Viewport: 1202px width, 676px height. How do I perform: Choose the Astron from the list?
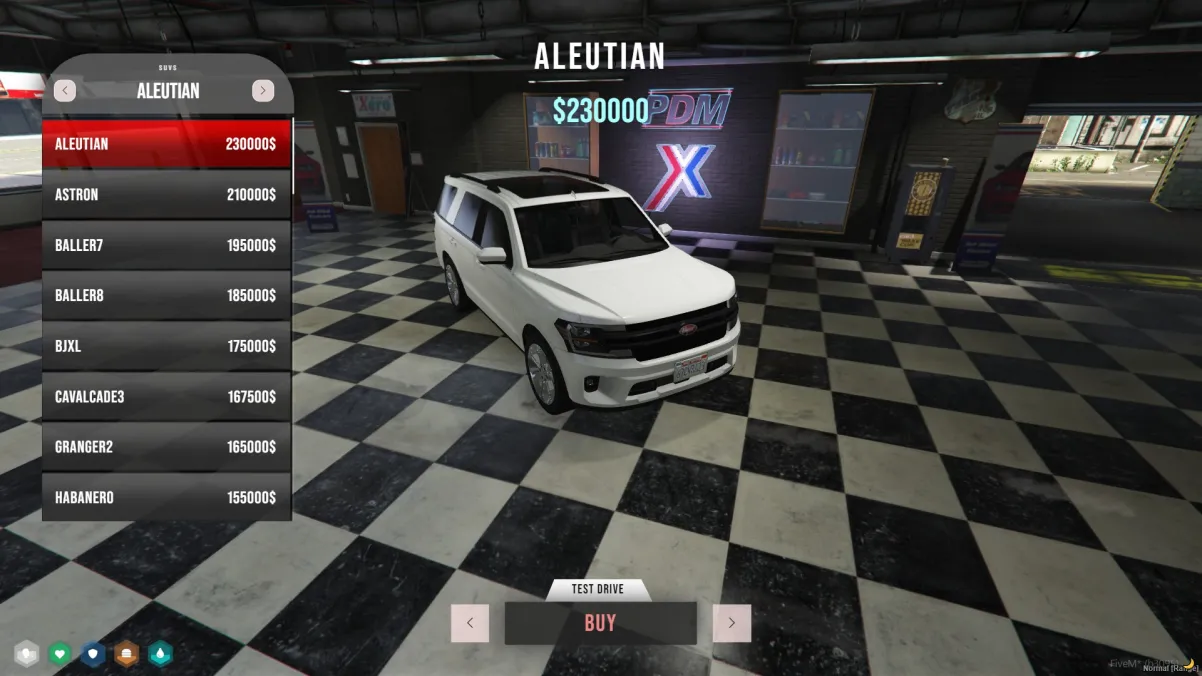tap(166, 195)
